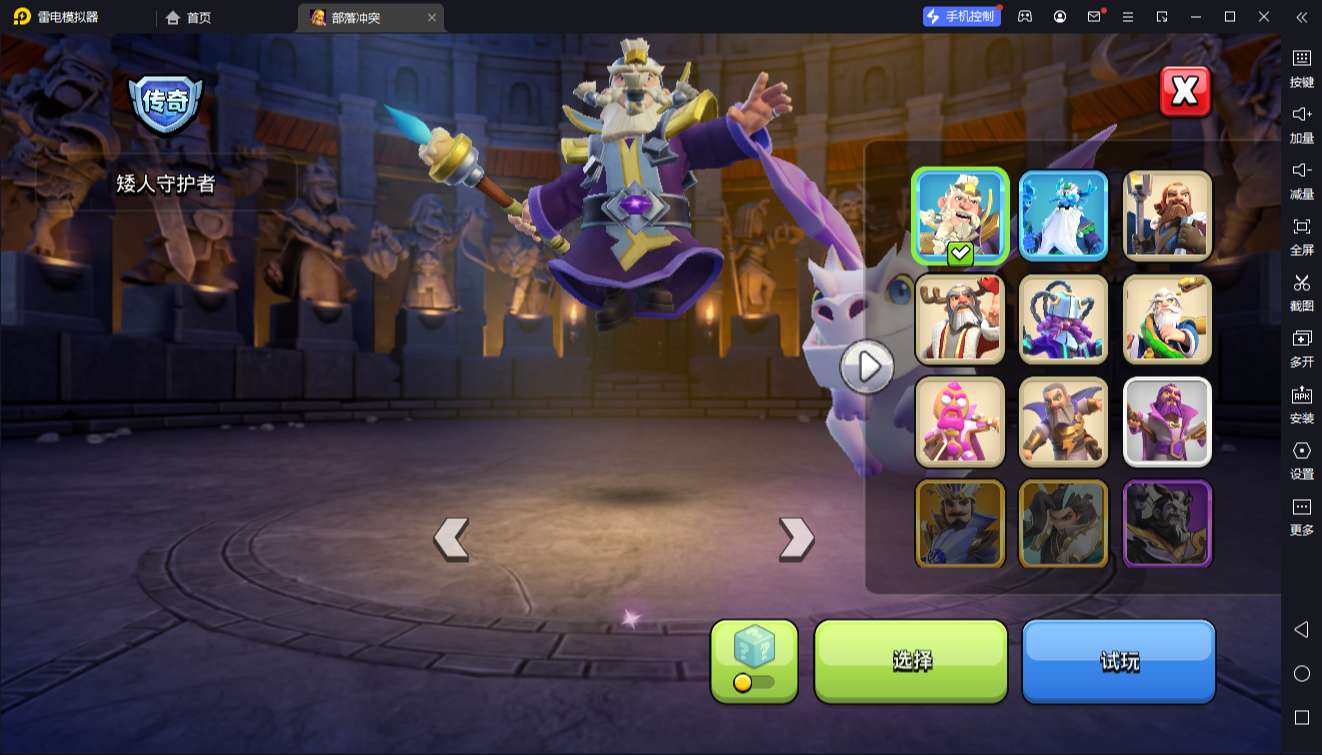Screen dimensions: 1322x755
Task: Click the blue 试玩 button
Action: (1118, 661)
